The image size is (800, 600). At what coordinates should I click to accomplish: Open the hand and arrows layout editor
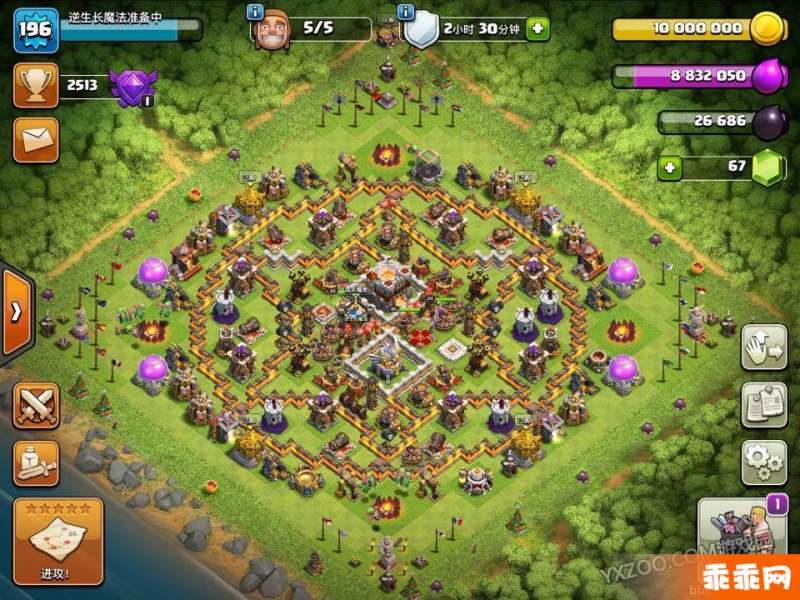point(763,347)
